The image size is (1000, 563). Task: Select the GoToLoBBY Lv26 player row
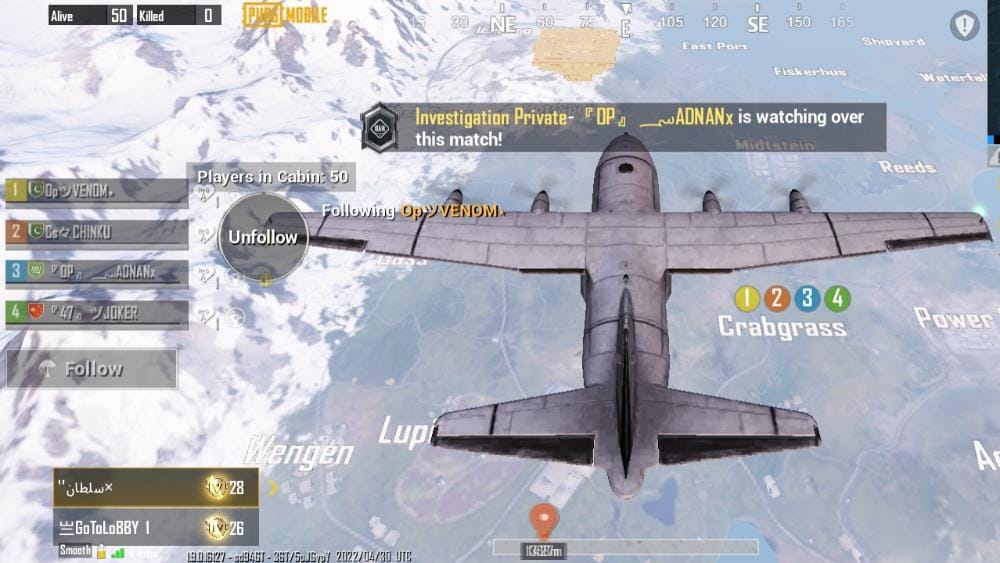[x=155, y=527]
